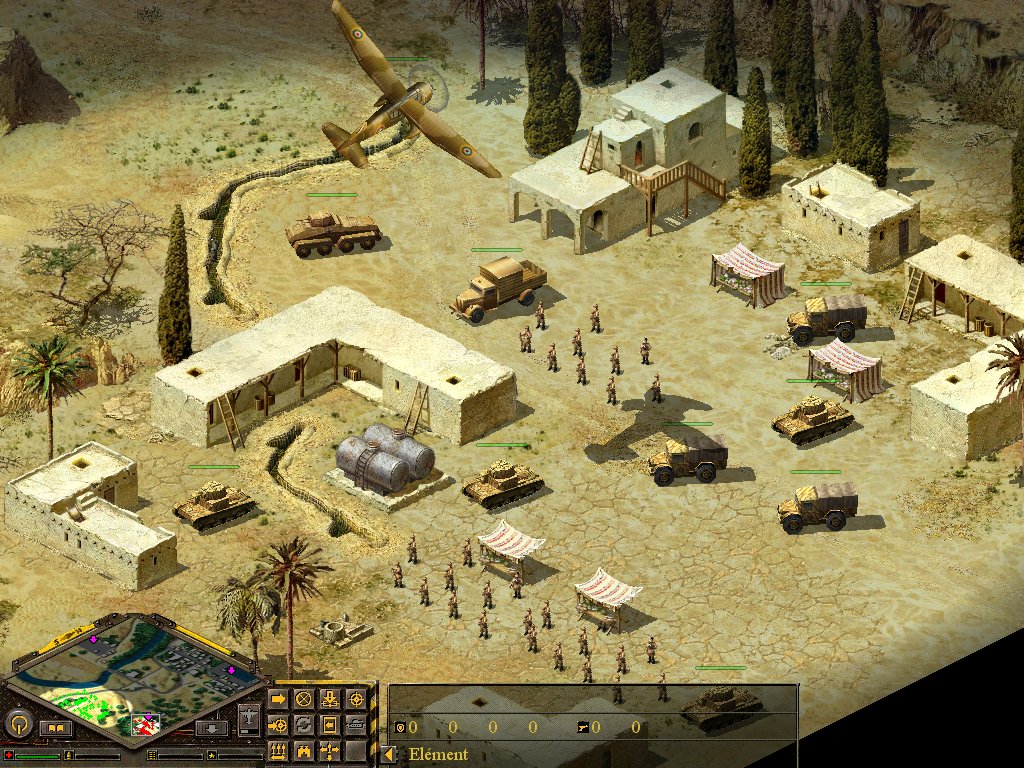1024x768 pixels.
Task: Choose the down-arrow unload command icon
Action: 330,698
